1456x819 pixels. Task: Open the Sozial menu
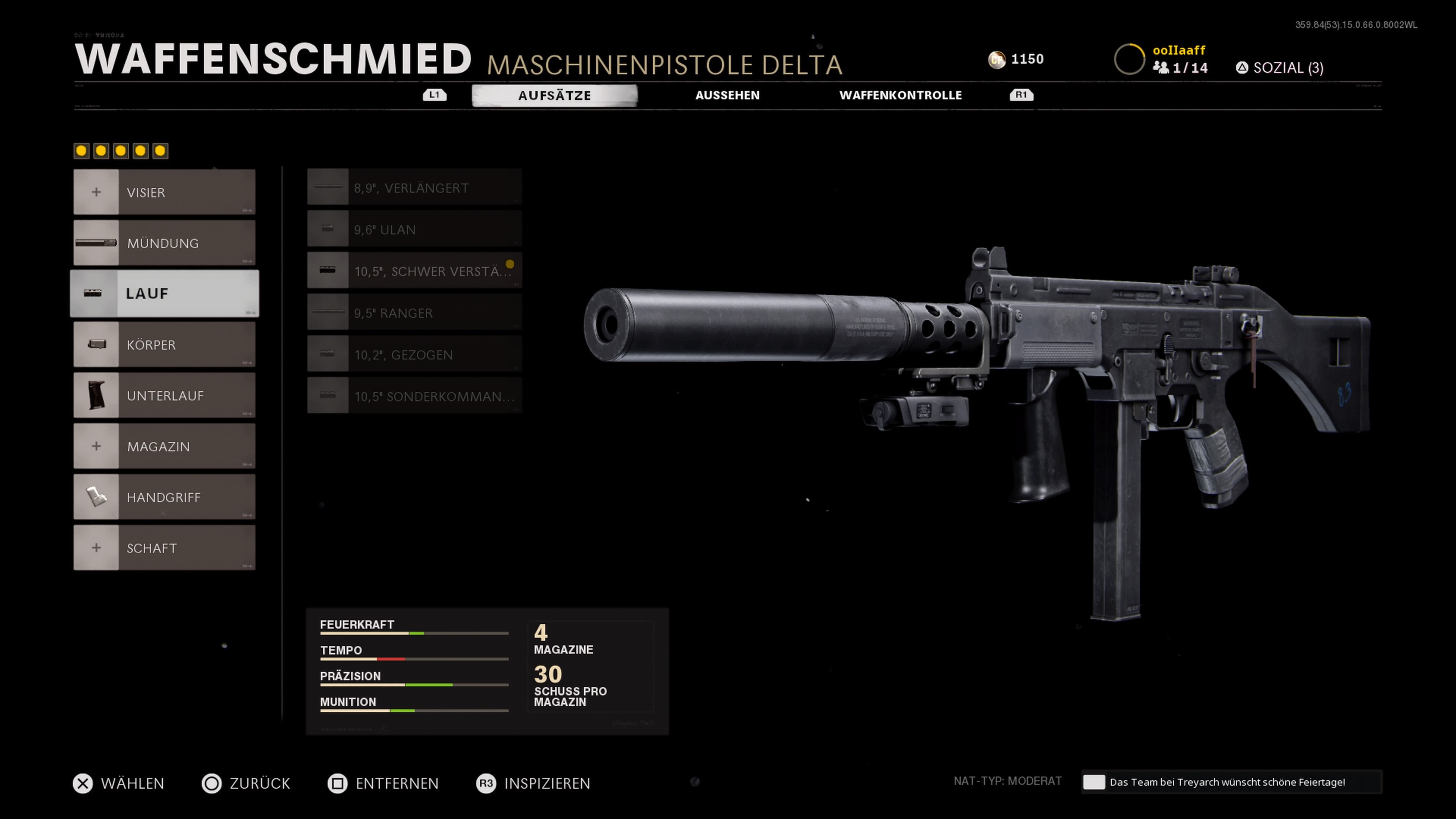1280,68
